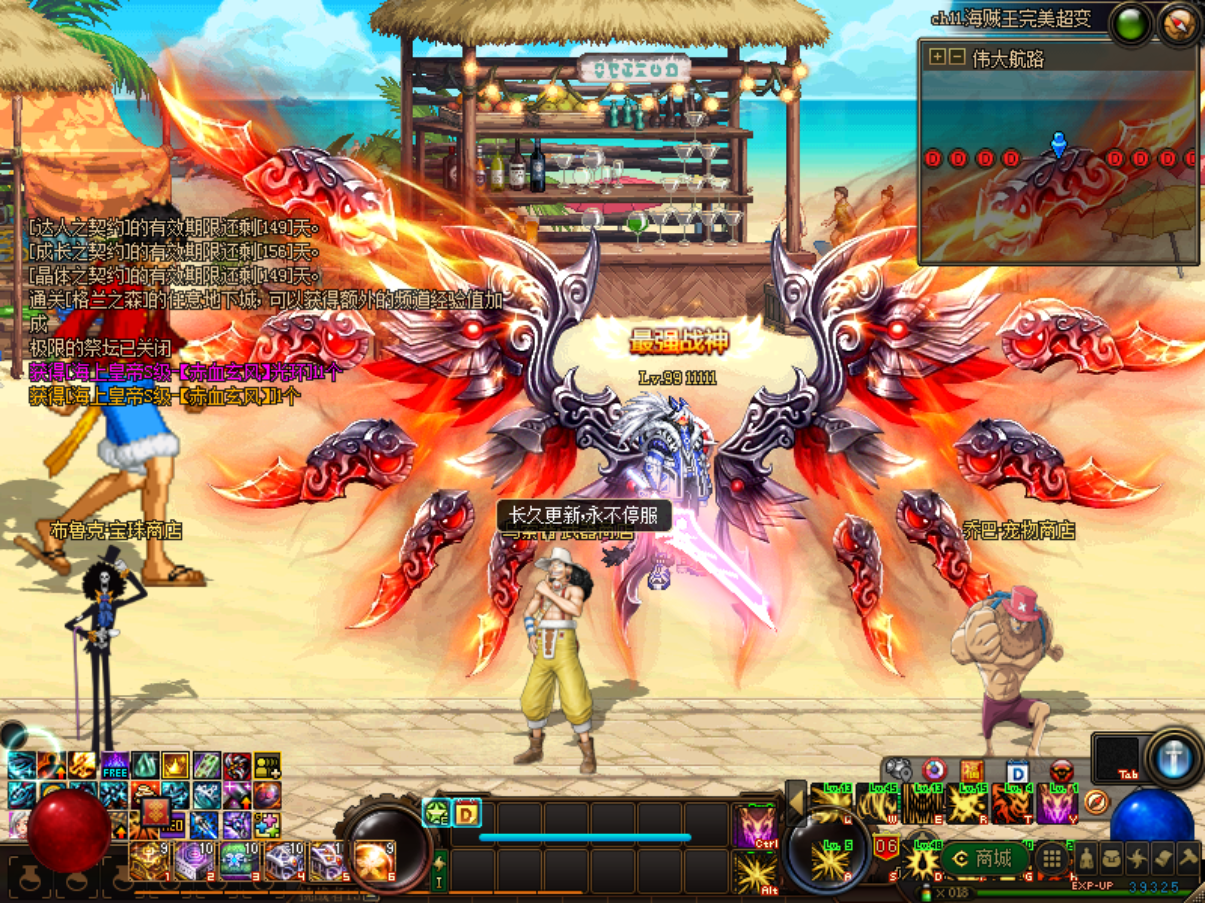Open the inventory bag icon
The image size is (1205, 903).
(1112, 858)
